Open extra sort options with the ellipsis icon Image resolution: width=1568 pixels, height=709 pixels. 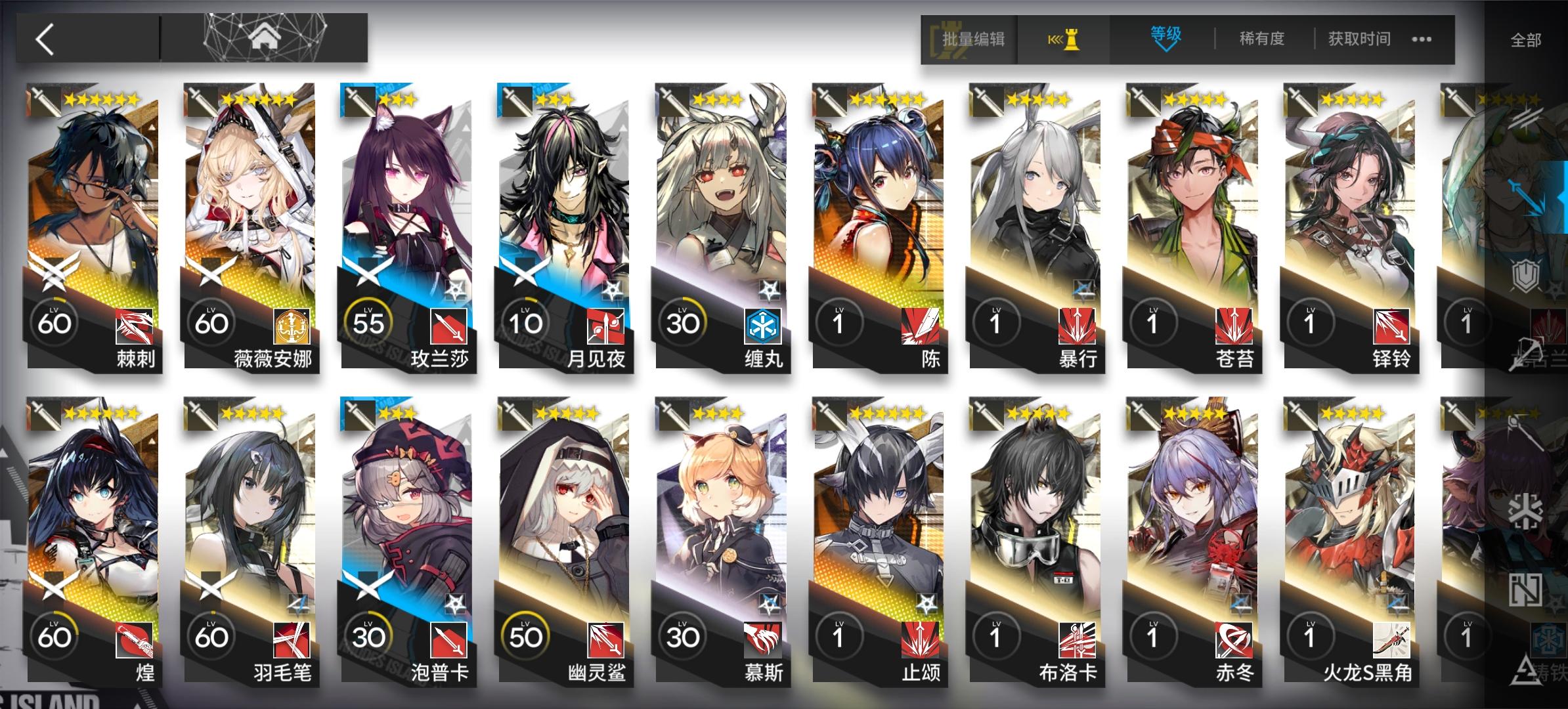tap(1421, 39)
